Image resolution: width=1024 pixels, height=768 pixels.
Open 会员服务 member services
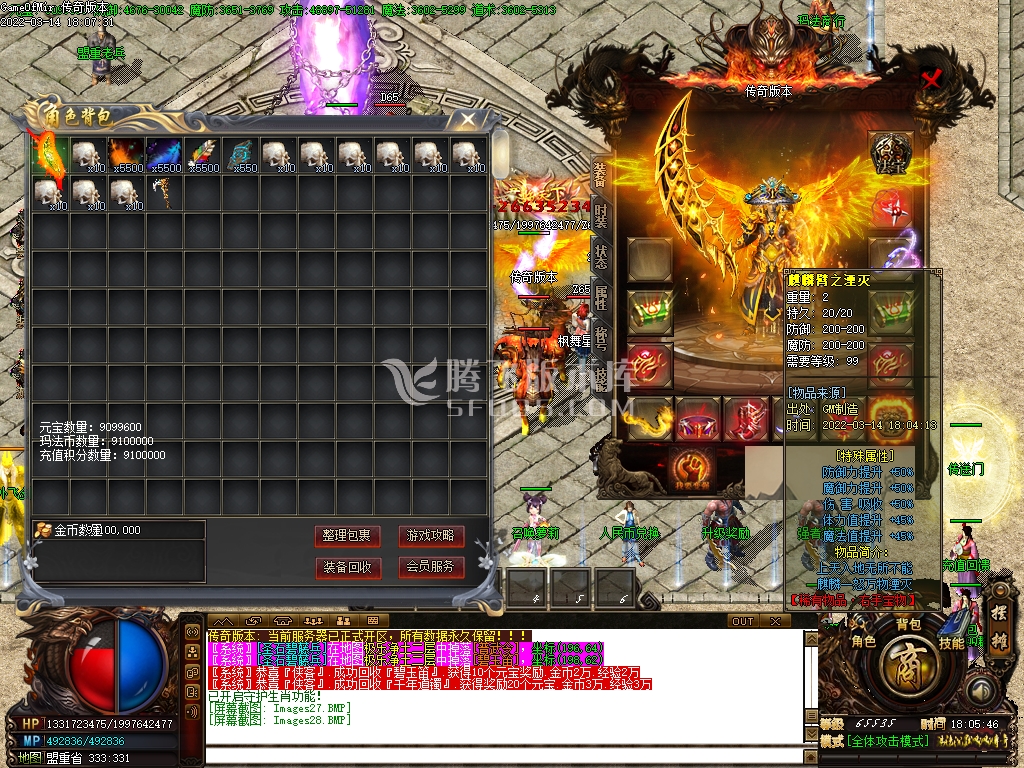pyautogui.click(x=431, y=567)
